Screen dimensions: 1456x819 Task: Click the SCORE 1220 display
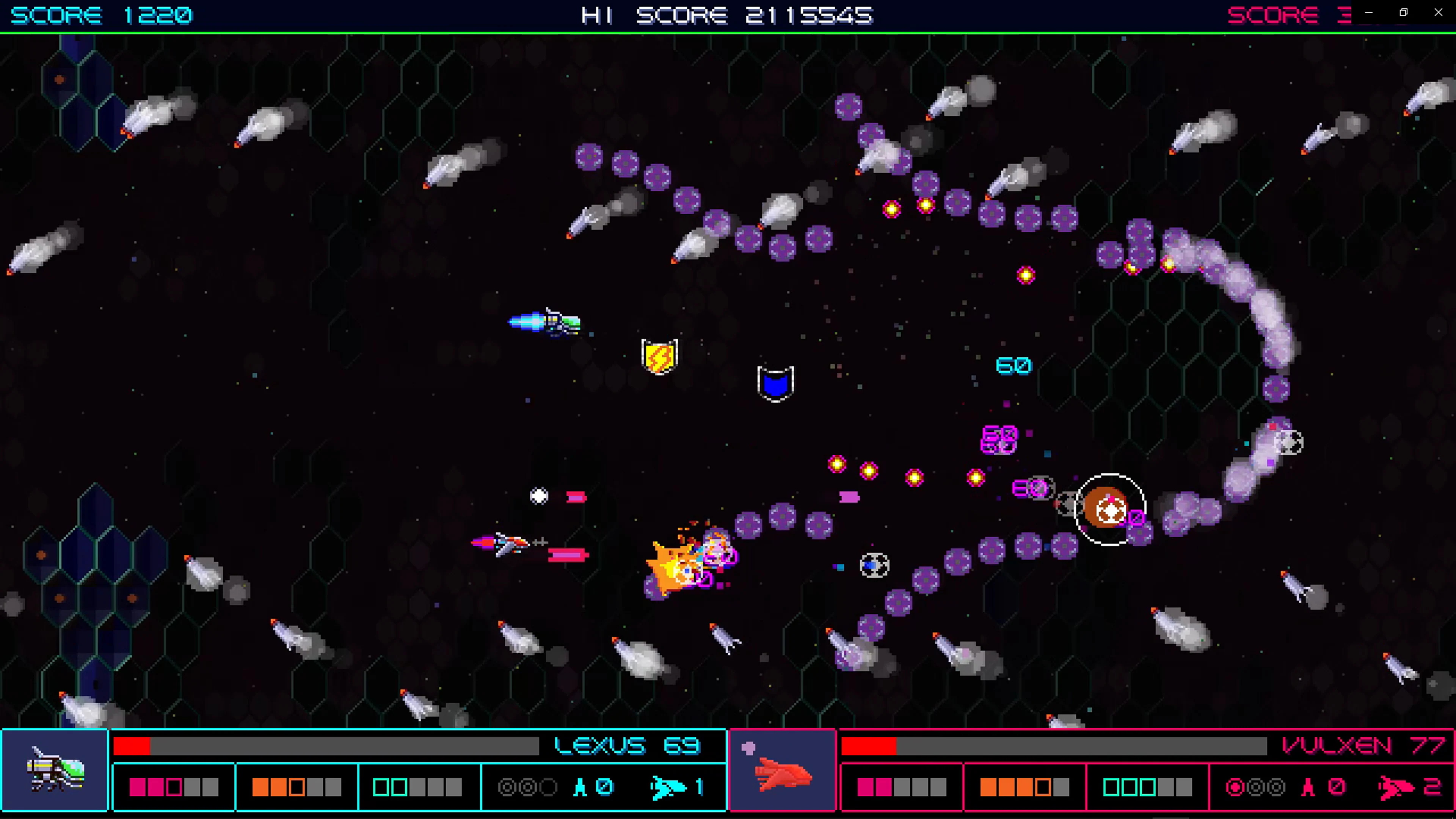(102, 15)
